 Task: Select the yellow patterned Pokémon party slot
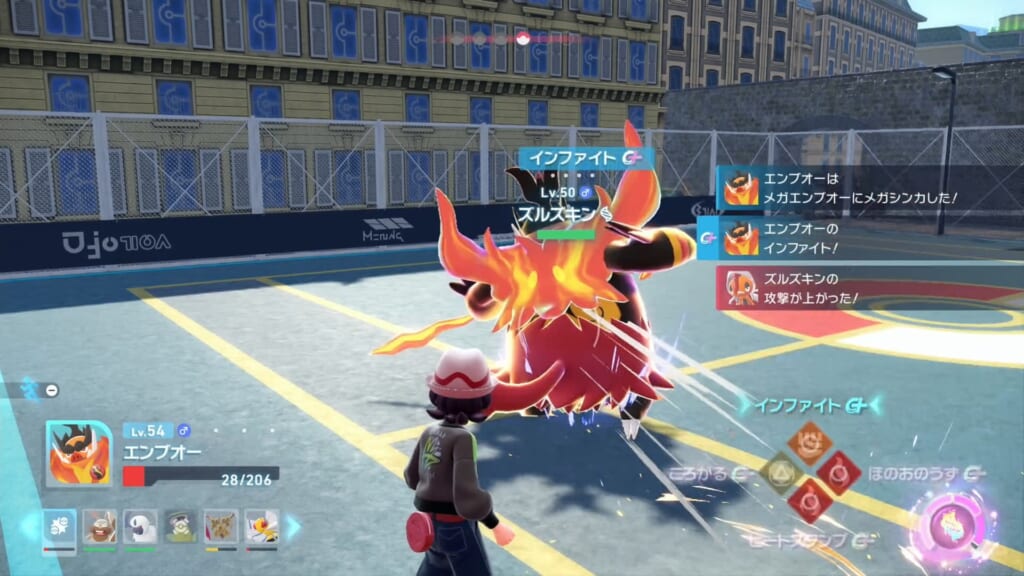click(221, 526)
